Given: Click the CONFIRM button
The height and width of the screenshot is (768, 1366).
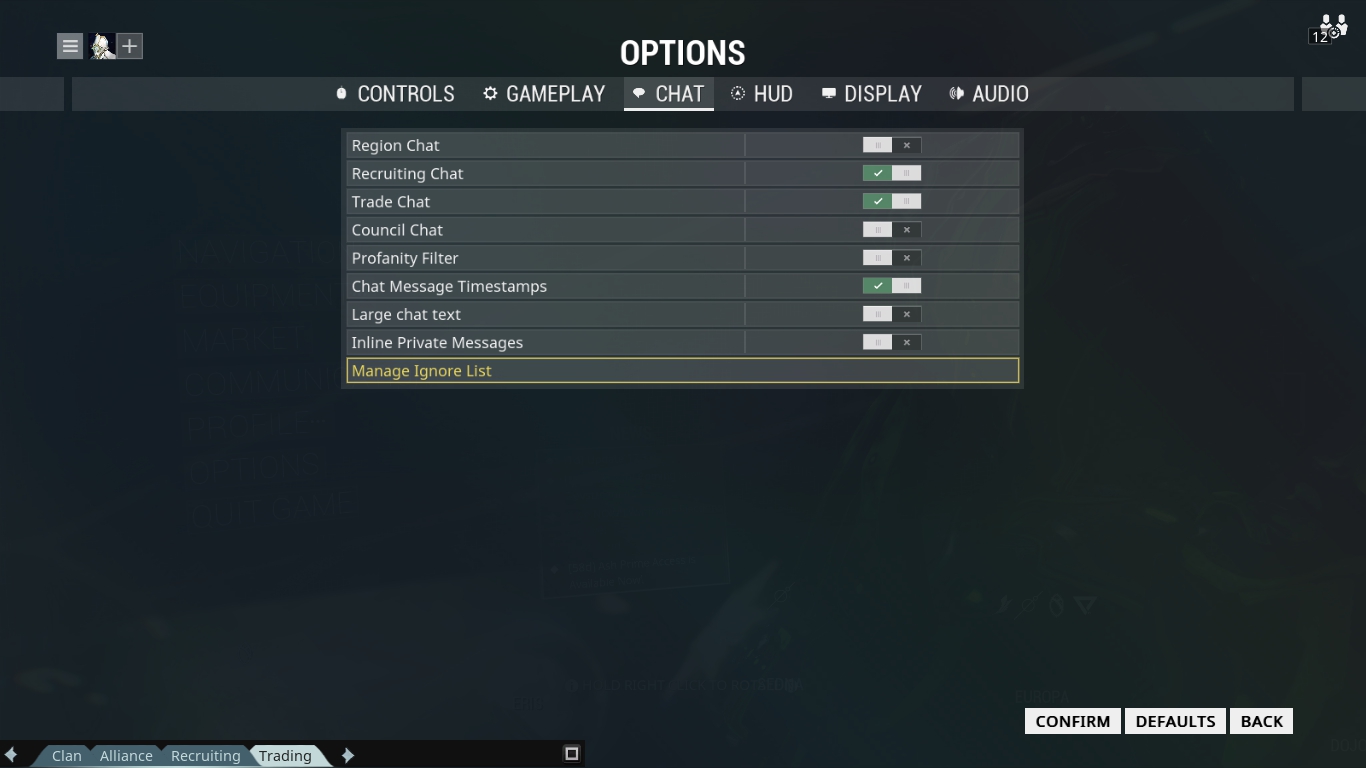Looking at the screenshot, I should [1071, 720].
